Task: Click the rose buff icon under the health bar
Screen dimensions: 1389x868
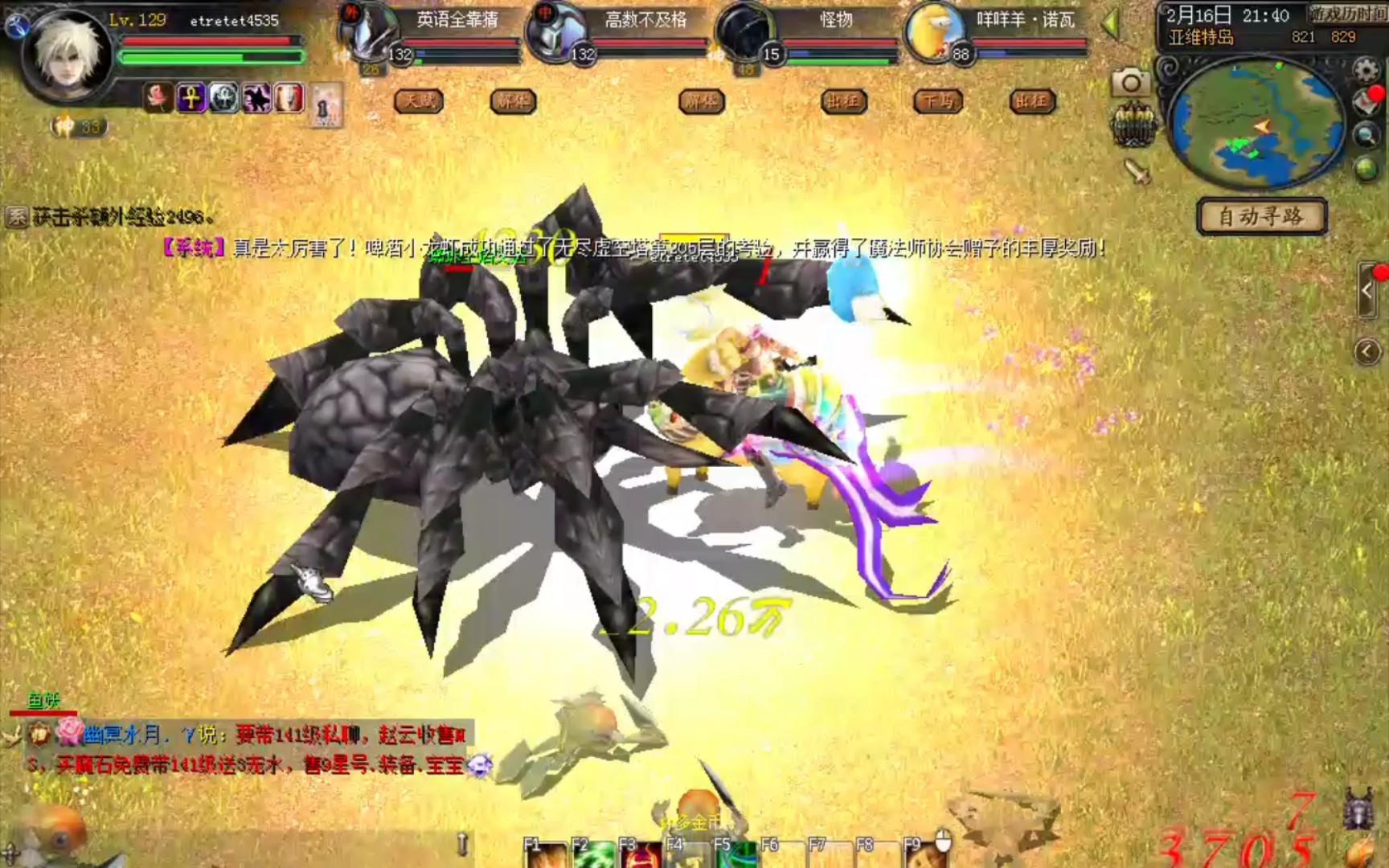Action: coord(158,97)
